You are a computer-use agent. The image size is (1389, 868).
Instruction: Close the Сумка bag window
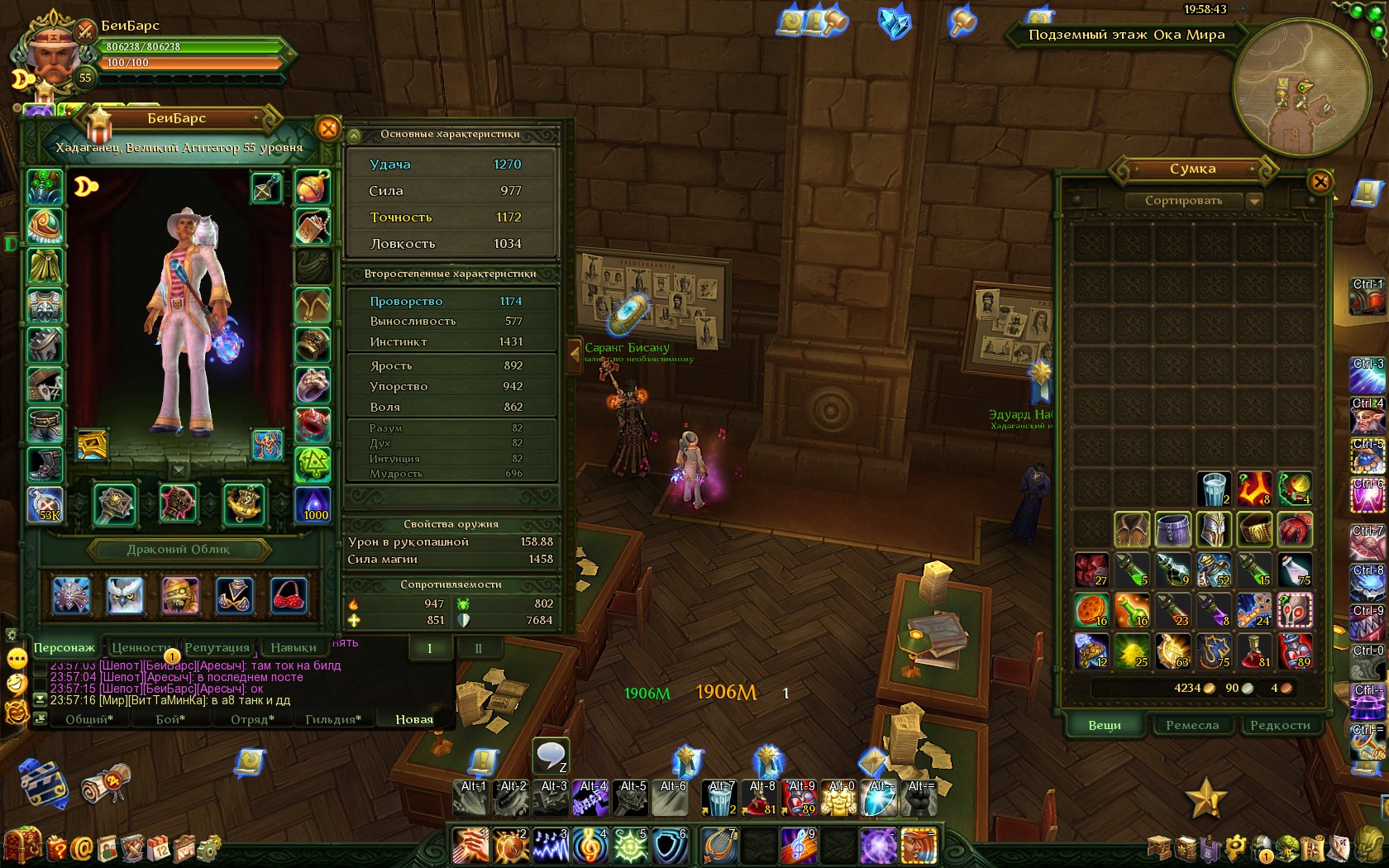1320,181
